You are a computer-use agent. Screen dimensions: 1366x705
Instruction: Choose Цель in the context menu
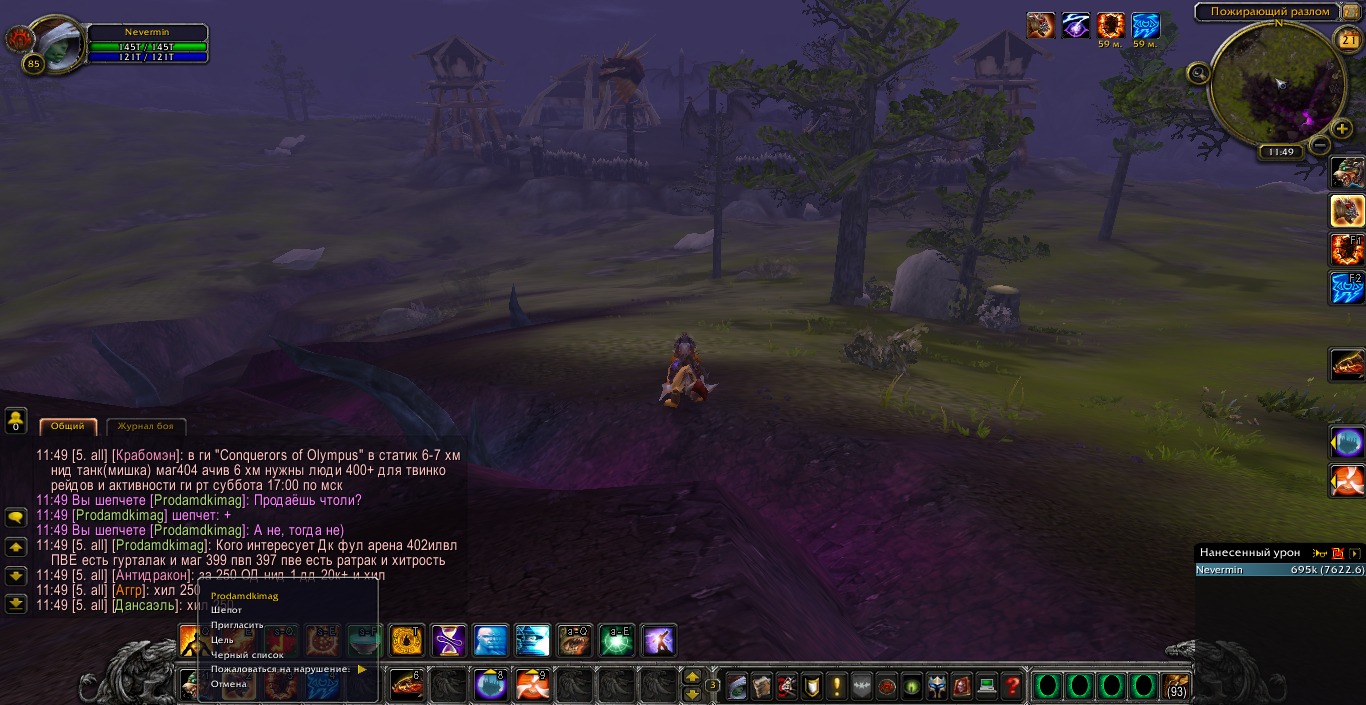(x=223, y=640)
